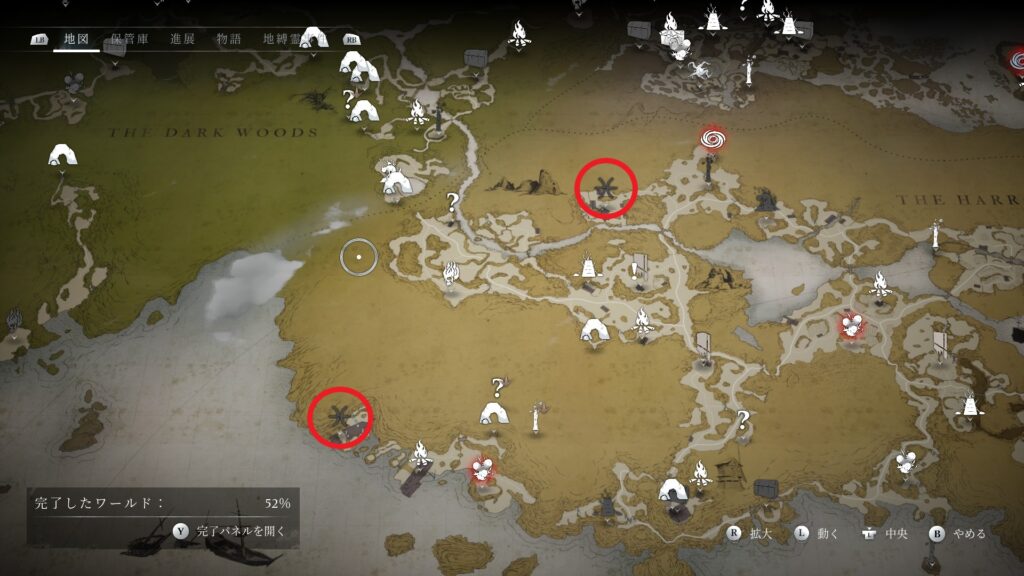Switch to the 進展 tab
Image resolution: width=1024 pixels, height=576 pixels.
(x=182, y=40)
